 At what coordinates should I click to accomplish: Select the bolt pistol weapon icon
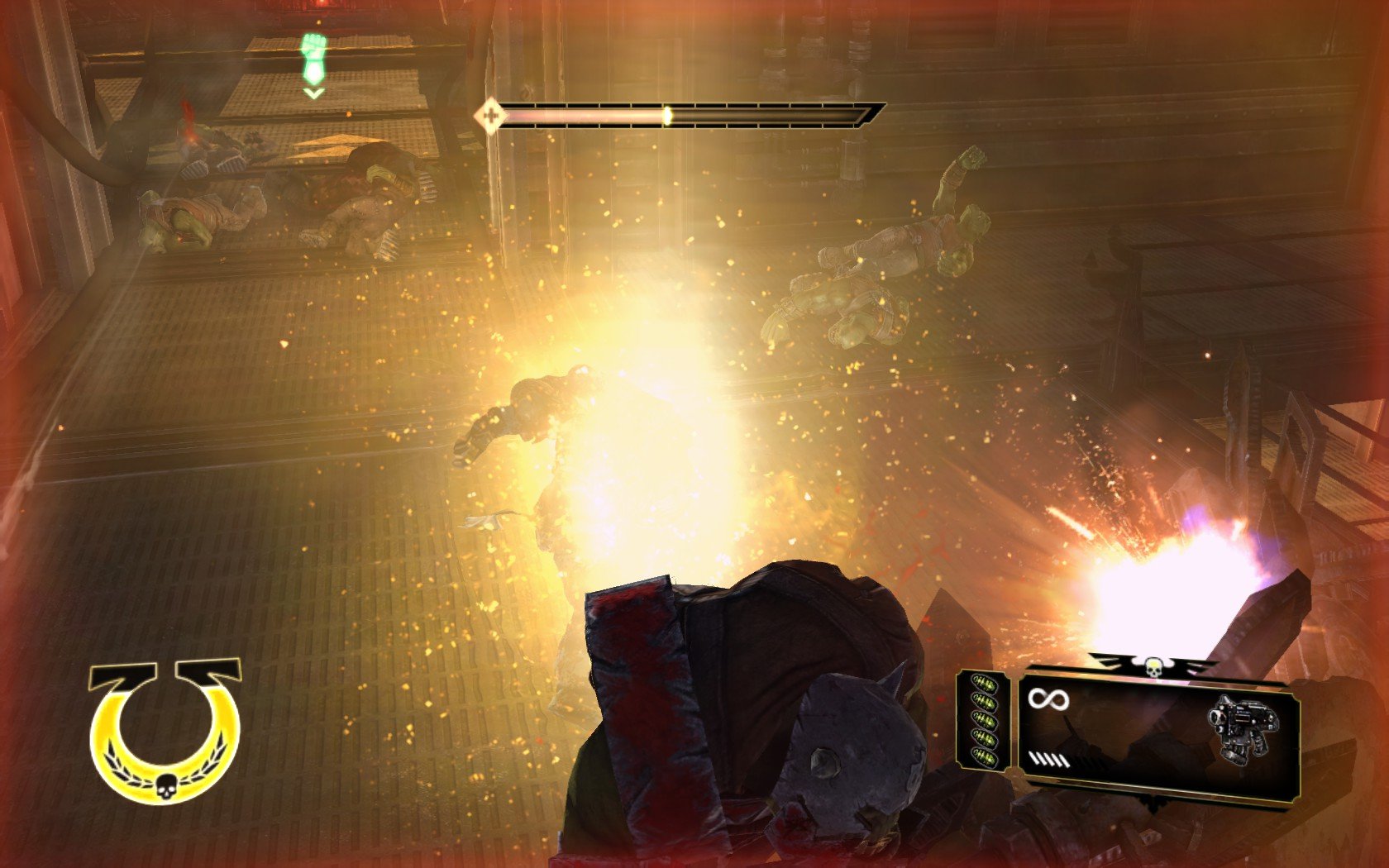pyautogui.click(x=1243, y=725)
